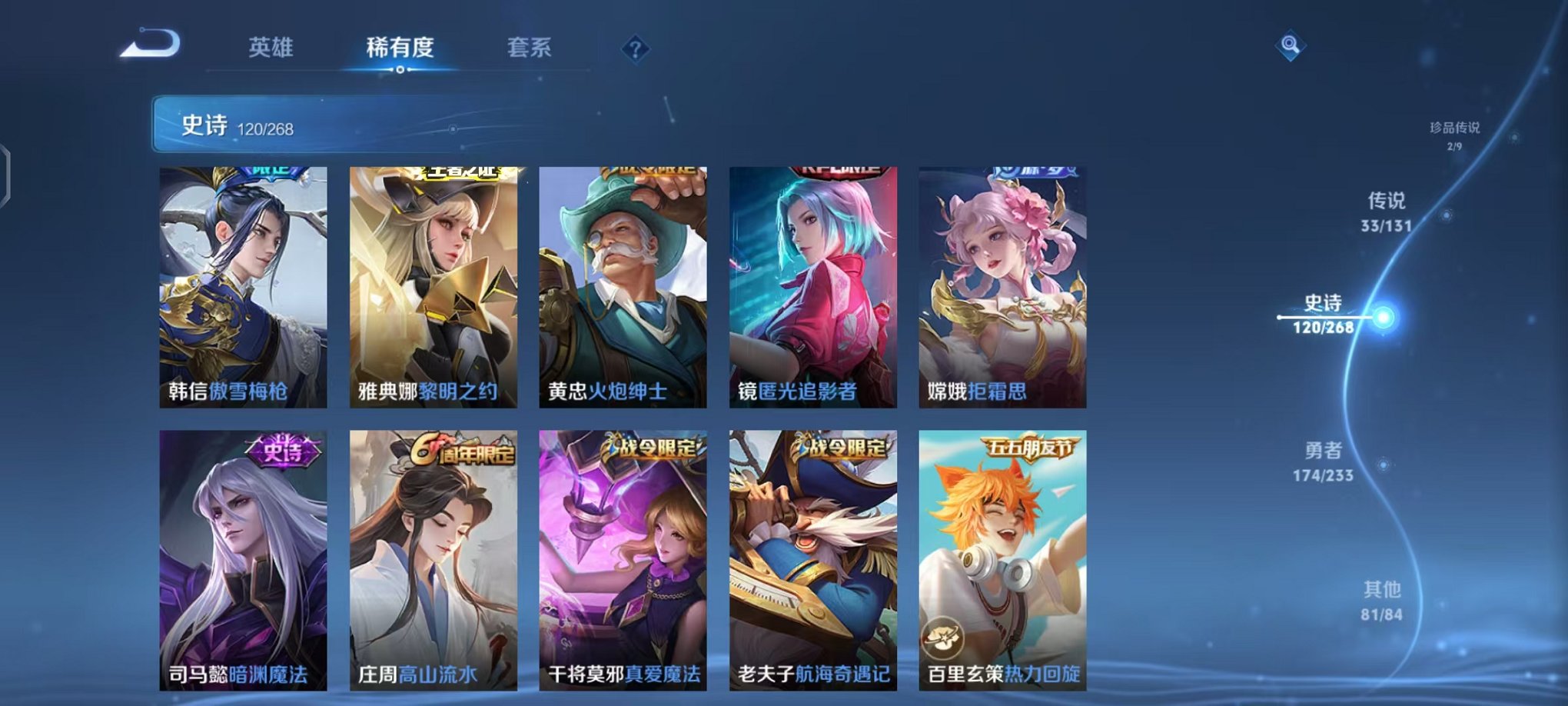This screenshot has height=706, width=1568.
Task: Open the help icon beside the tabs
Action: click(x=634, y=49)
